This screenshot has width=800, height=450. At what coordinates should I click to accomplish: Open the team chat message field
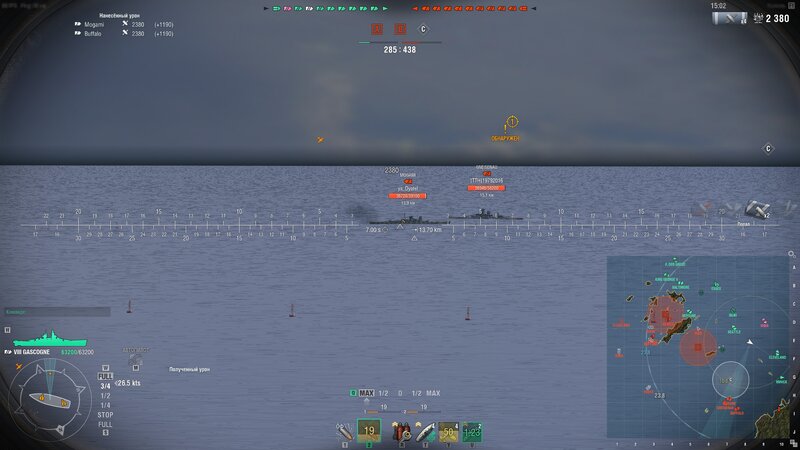click(56, 311)
